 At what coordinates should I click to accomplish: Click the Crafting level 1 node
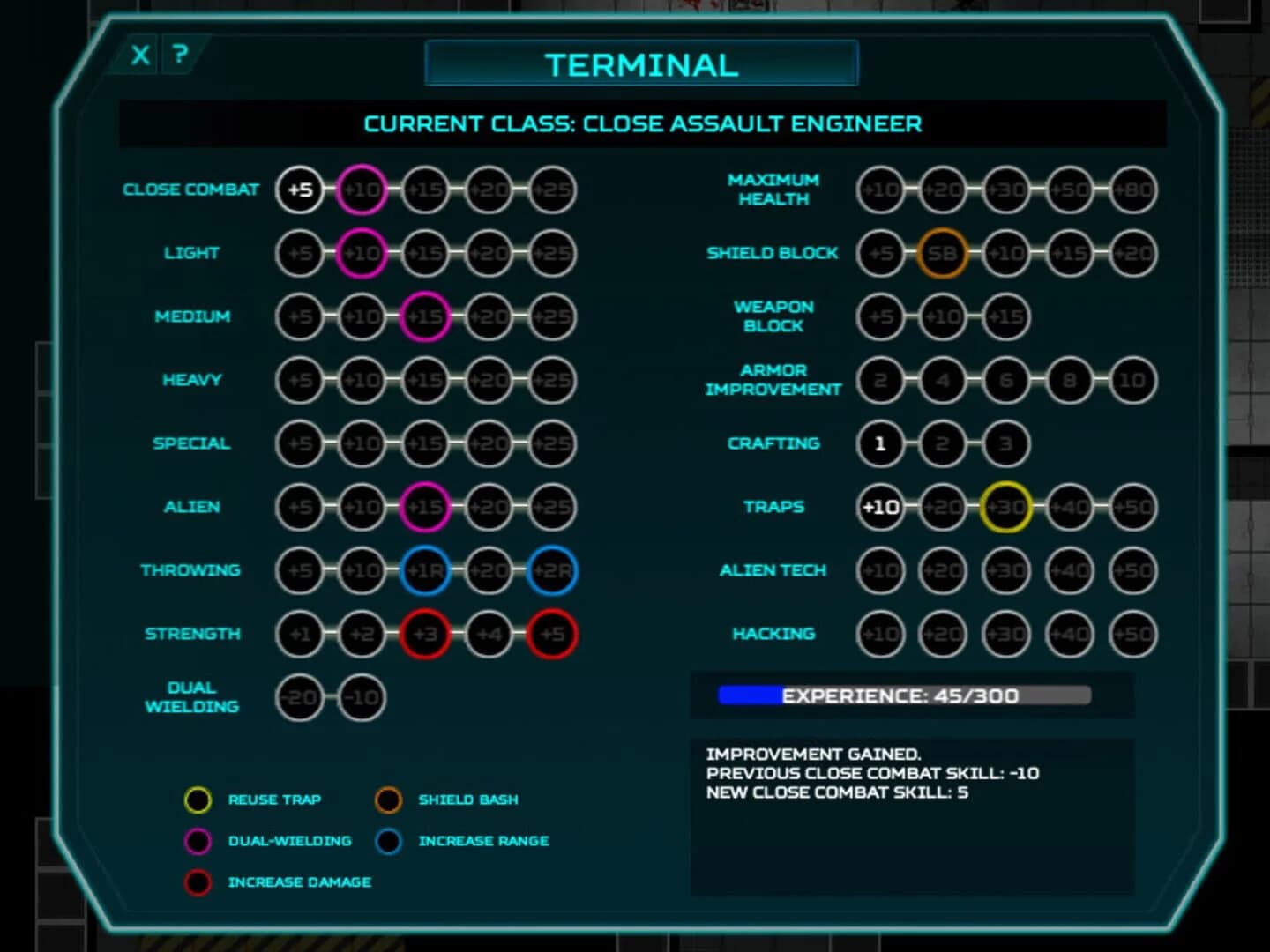point(880,444)
